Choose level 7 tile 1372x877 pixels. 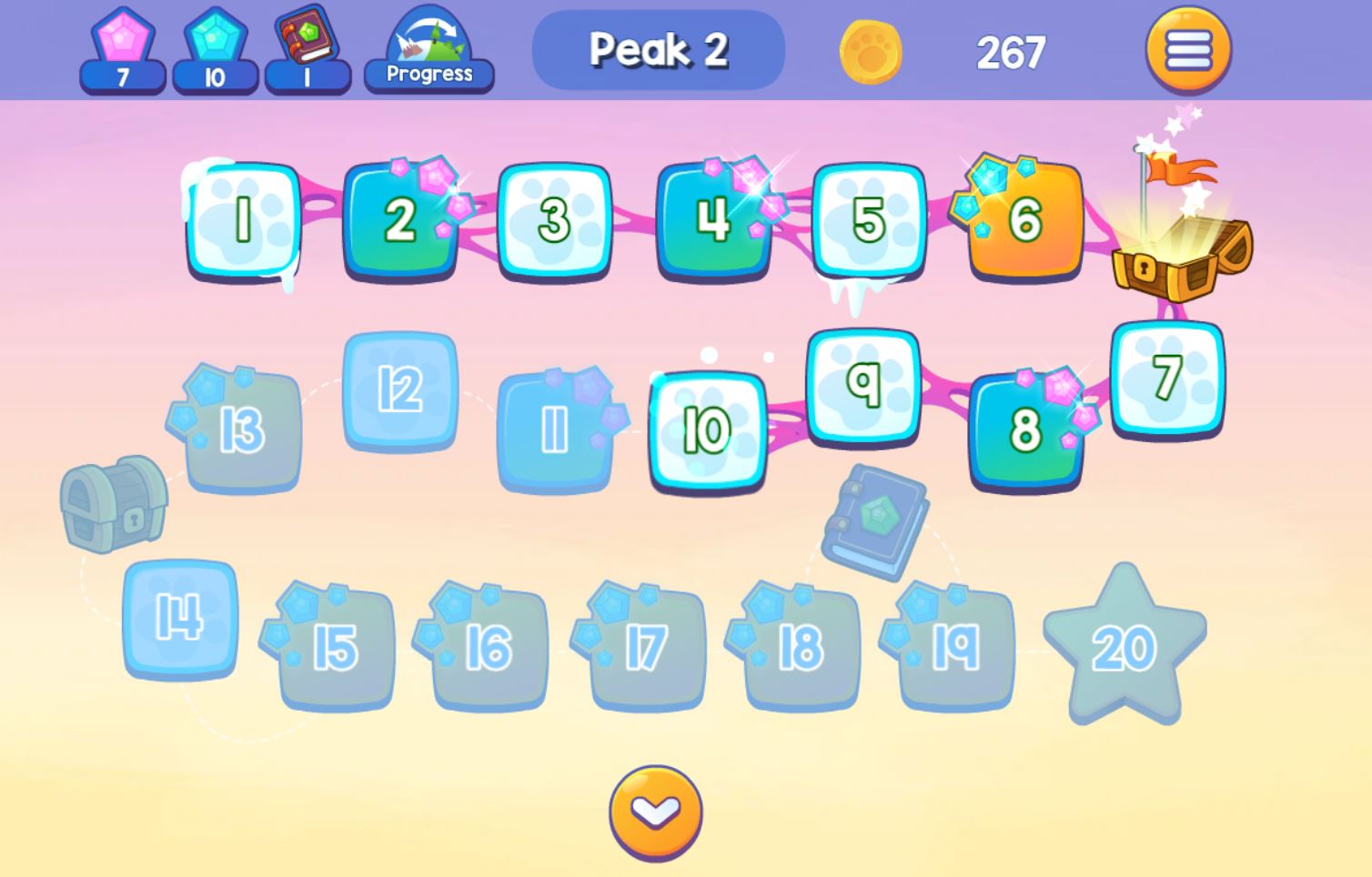(1167, 378)
